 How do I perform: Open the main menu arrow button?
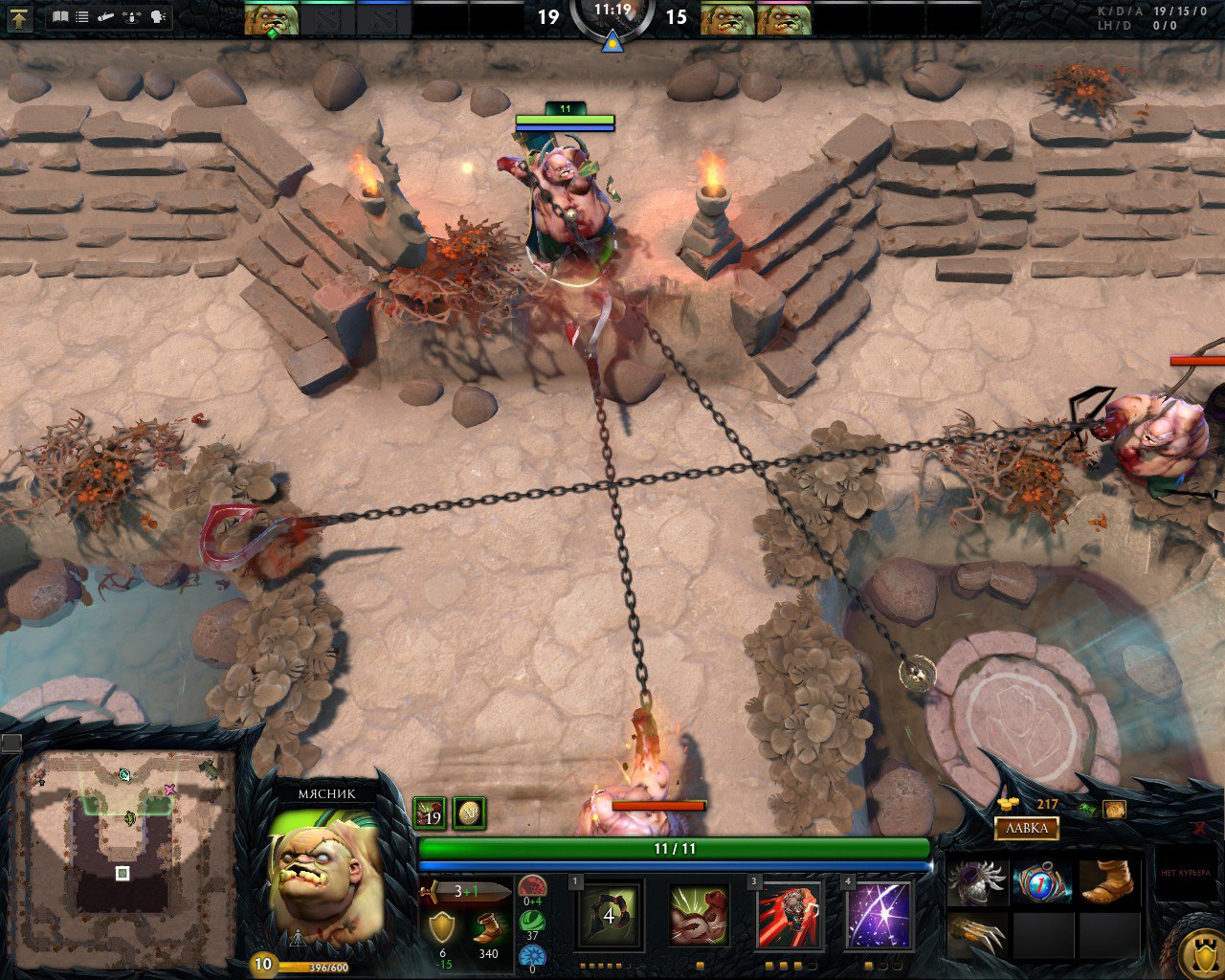19,17
